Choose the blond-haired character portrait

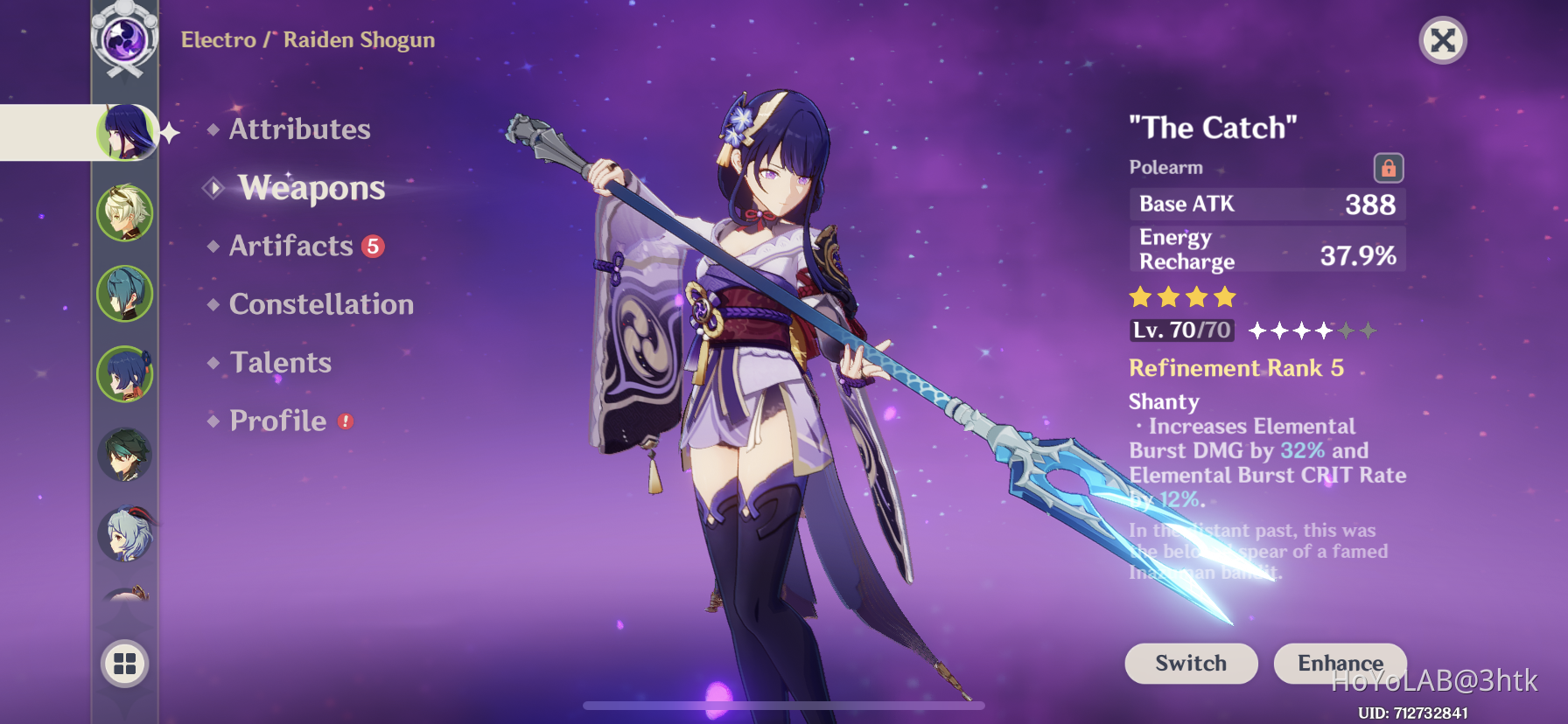tap(125, 212)
